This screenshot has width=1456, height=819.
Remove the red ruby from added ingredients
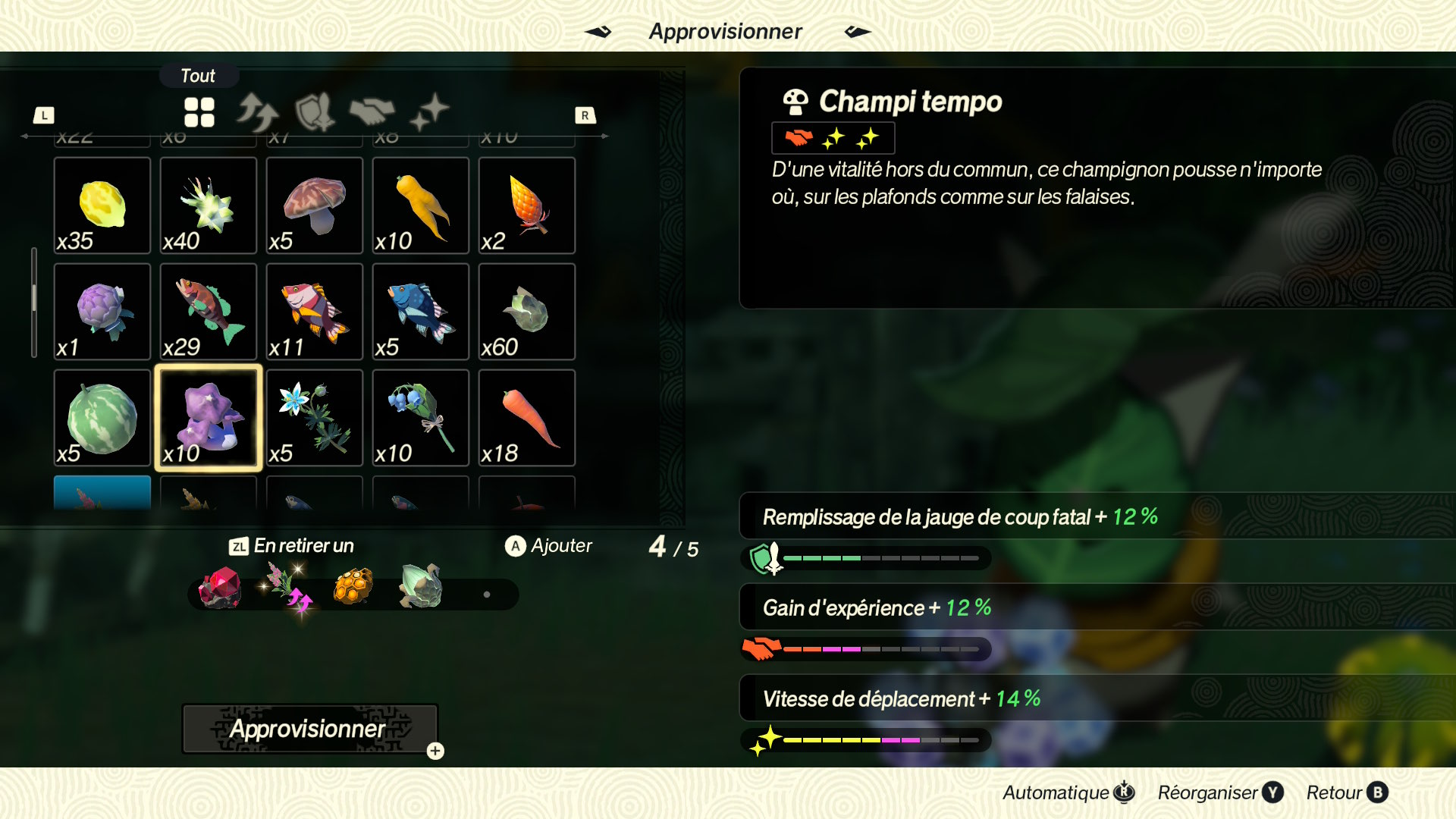pyautogui.click(x=220, y=588)
